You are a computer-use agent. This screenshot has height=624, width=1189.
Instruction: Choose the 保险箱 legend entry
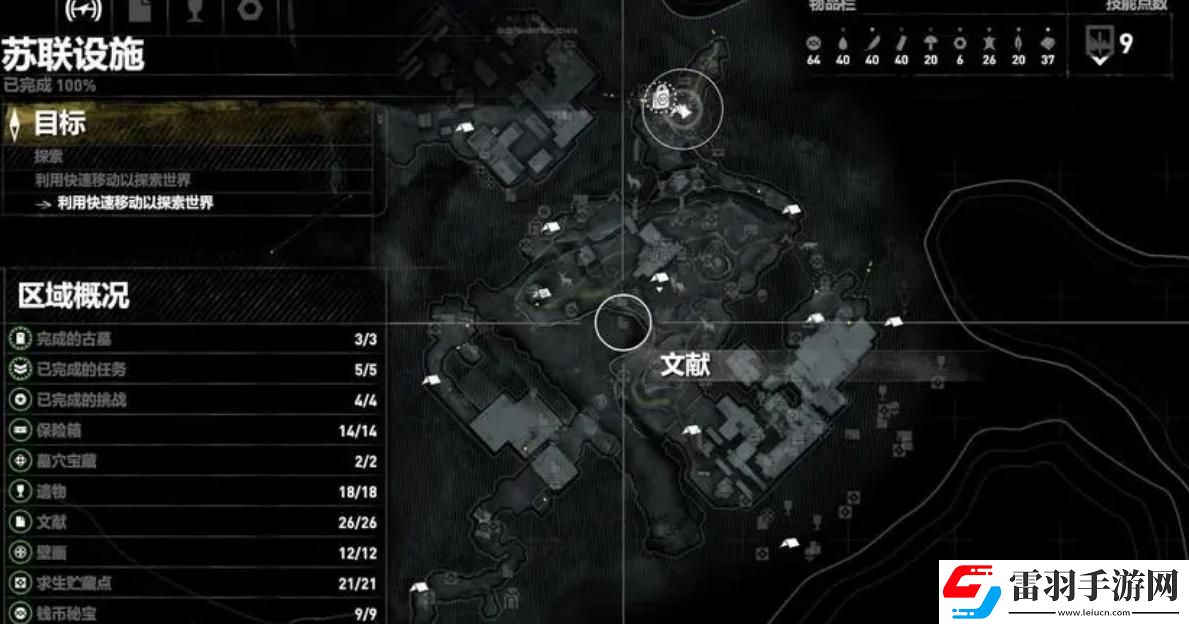[190, 431]
